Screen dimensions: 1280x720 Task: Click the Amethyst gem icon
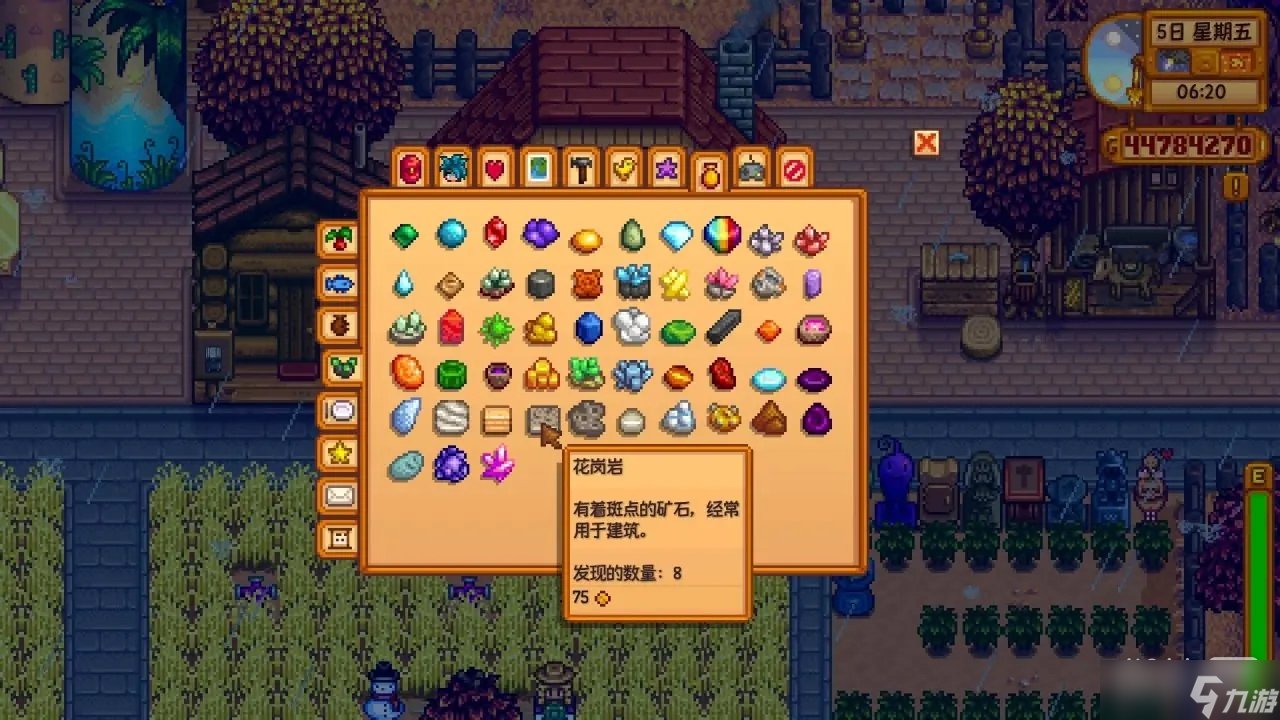click(540, 233)
